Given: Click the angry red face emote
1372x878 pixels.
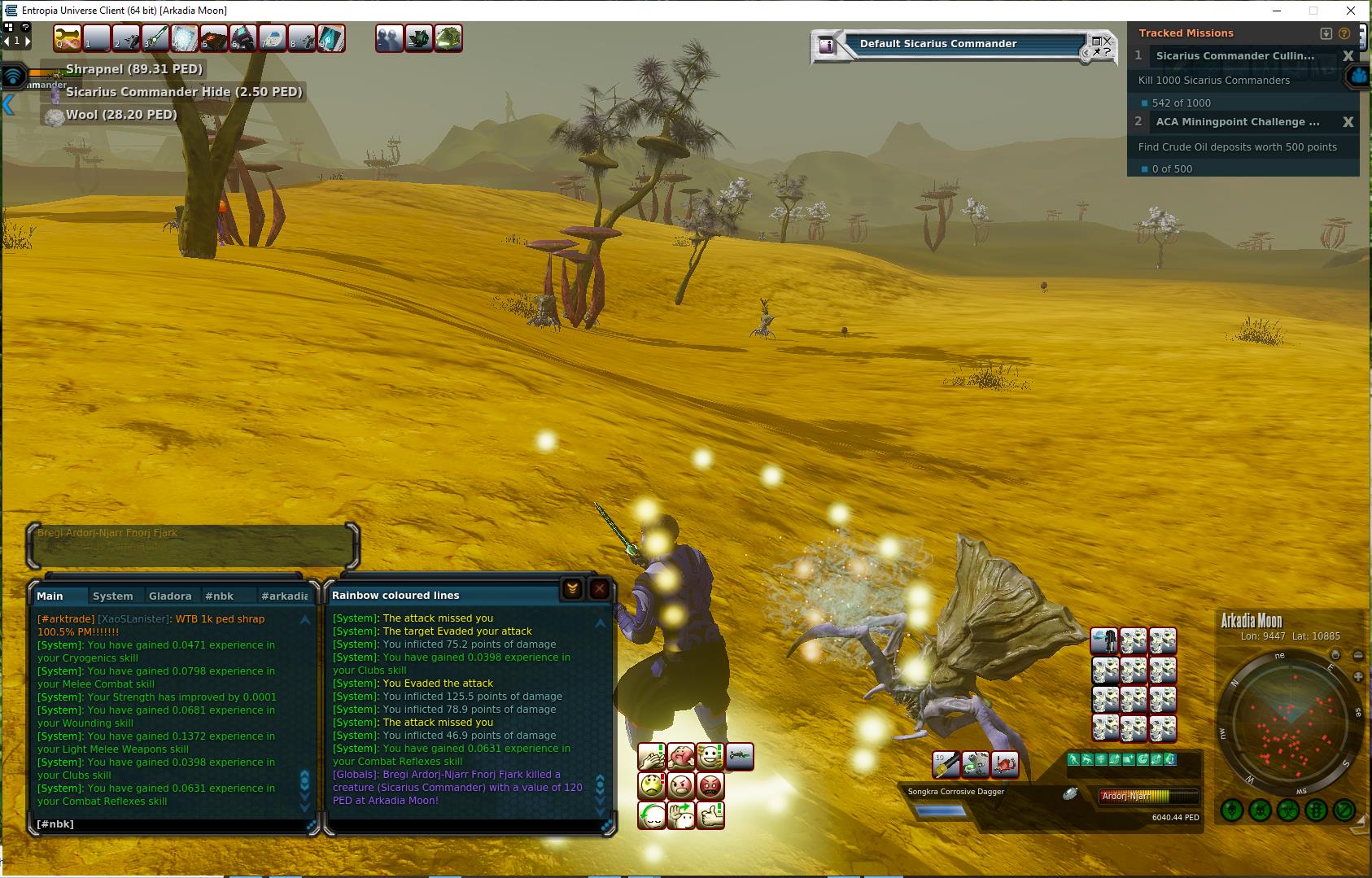Looking at the screenshot, I should coord(710,786).
